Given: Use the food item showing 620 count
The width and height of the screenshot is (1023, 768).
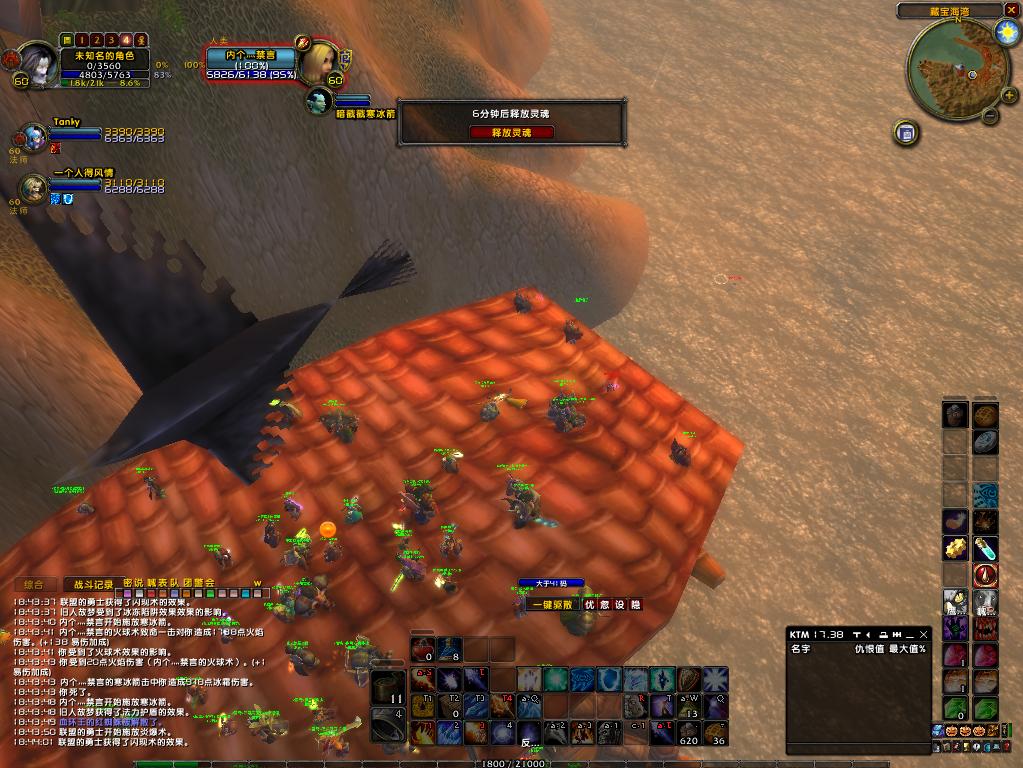Looking at the screenshot, I should (x=688, y=732).
